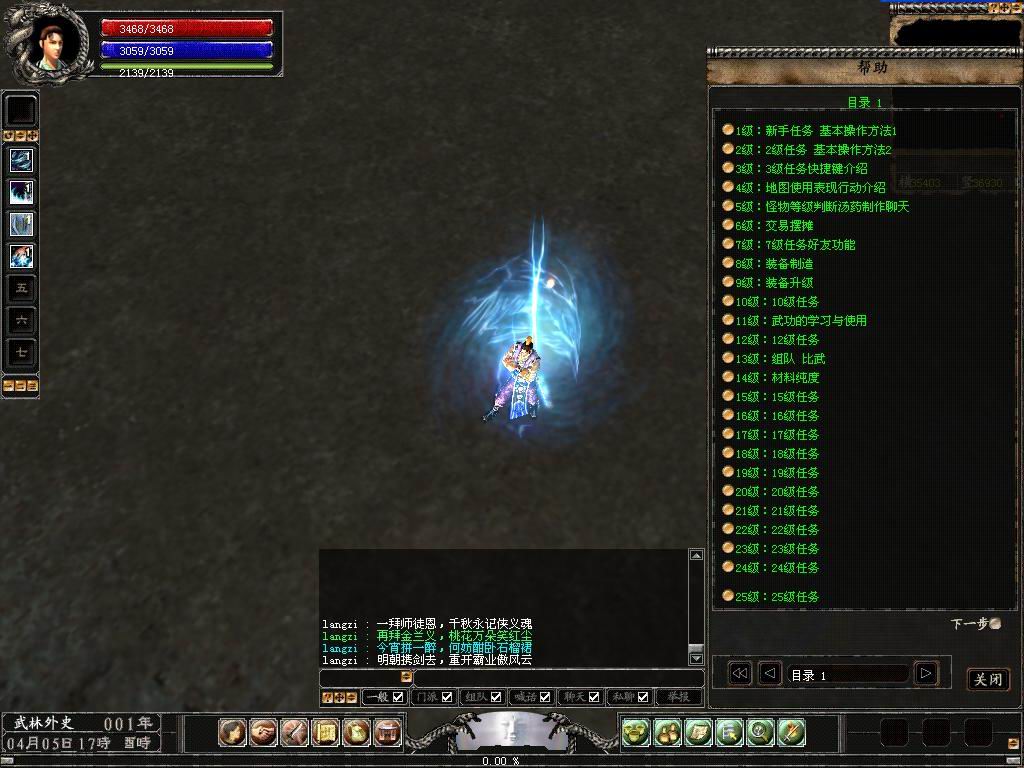Toggle the 一般 chat channel checkbox
The width and height of the screenshot is (1024, 768).
[x=399, y=697]
